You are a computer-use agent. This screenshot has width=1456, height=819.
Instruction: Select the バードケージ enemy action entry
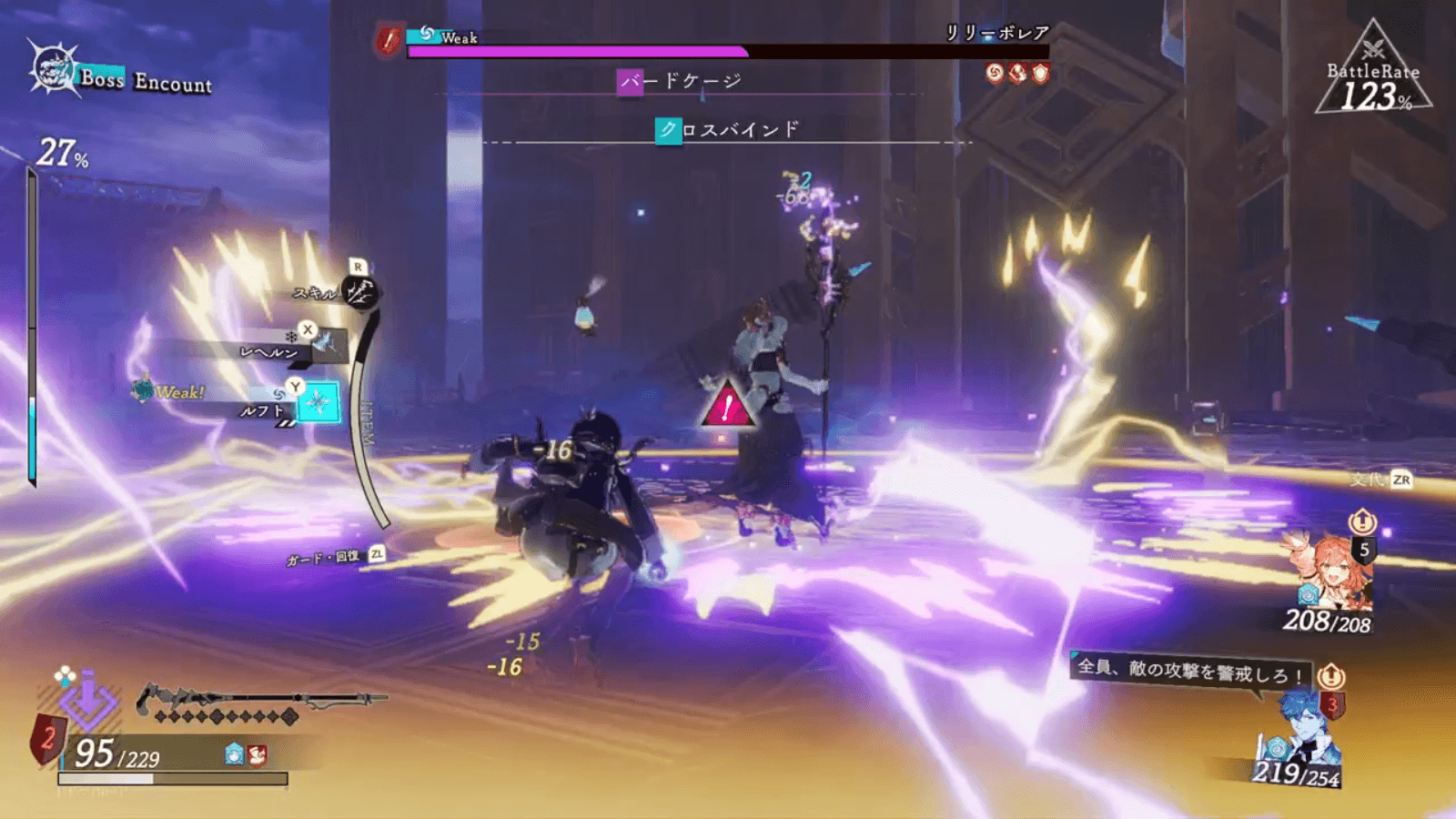pos(681,82)
